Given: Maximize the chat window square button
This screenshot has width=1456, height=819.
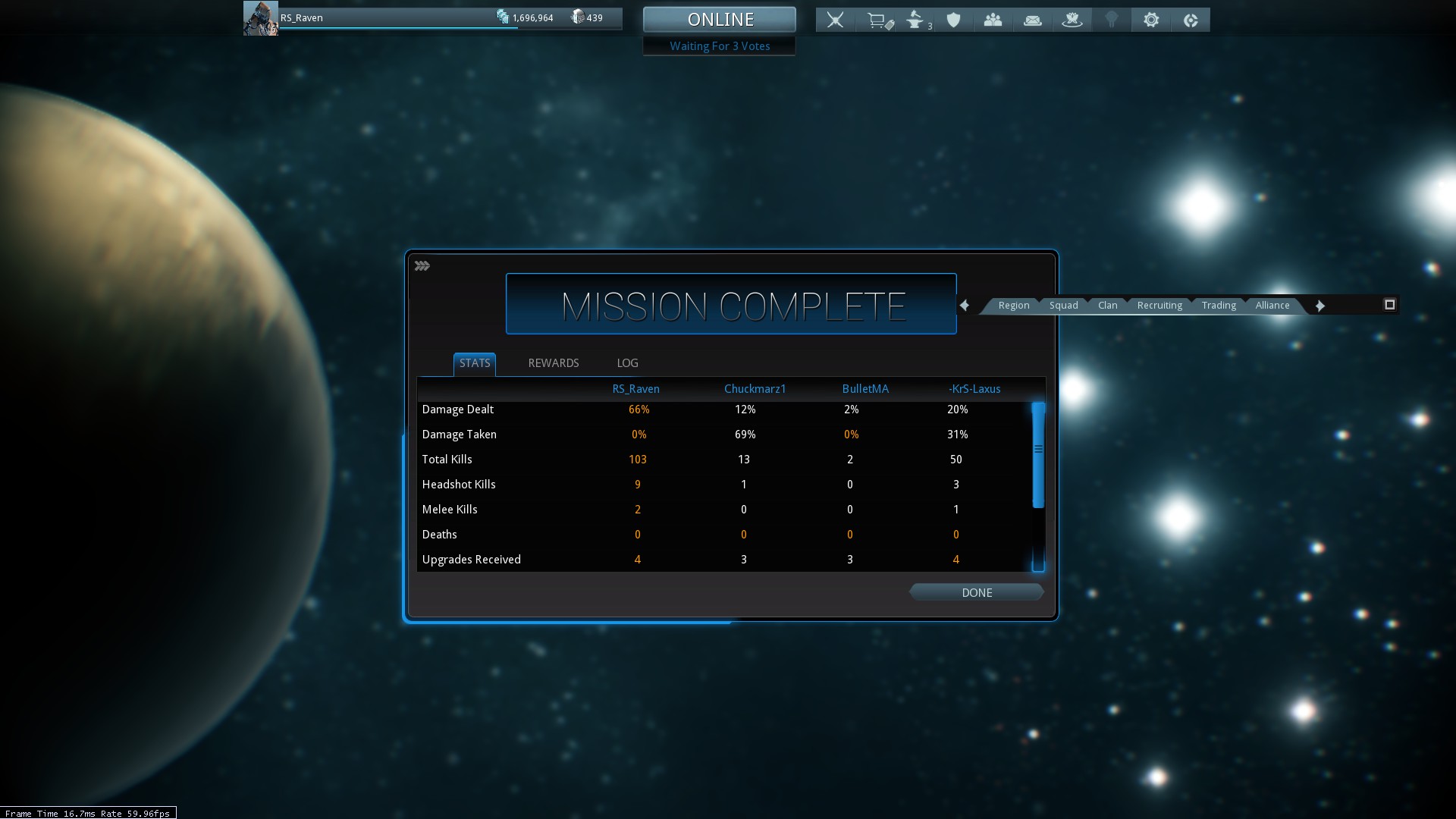Looking at the screenshot, I should 1389,305.
